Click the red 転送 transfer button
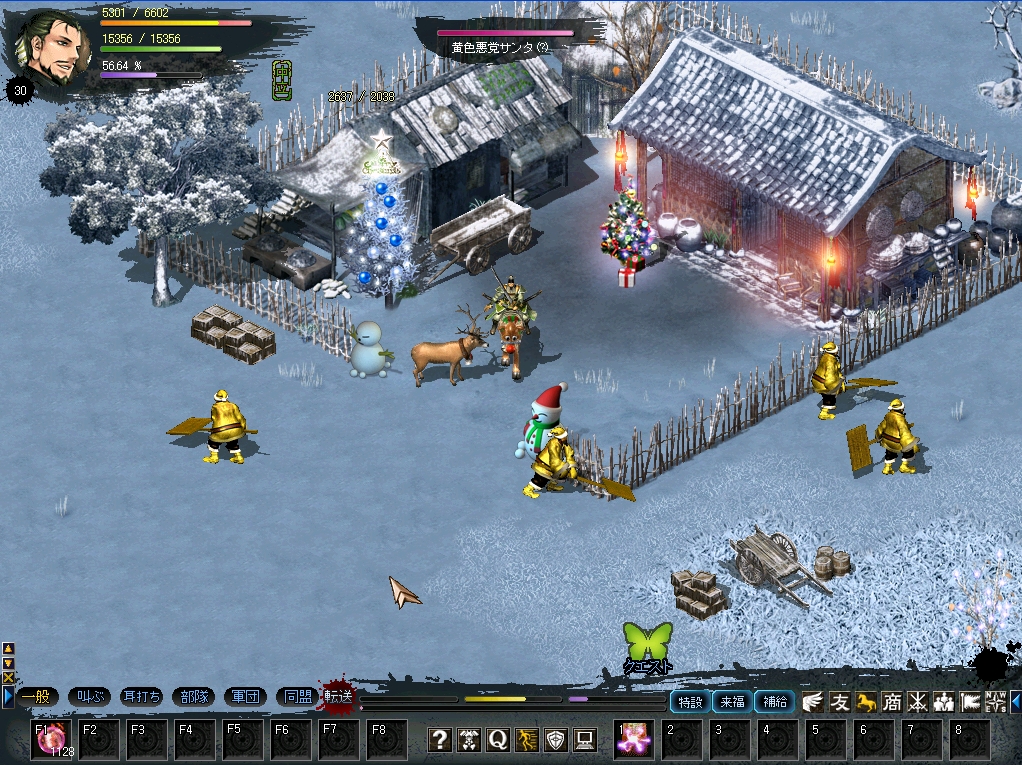Viewport: 1022px width, 765px height. 339,696
